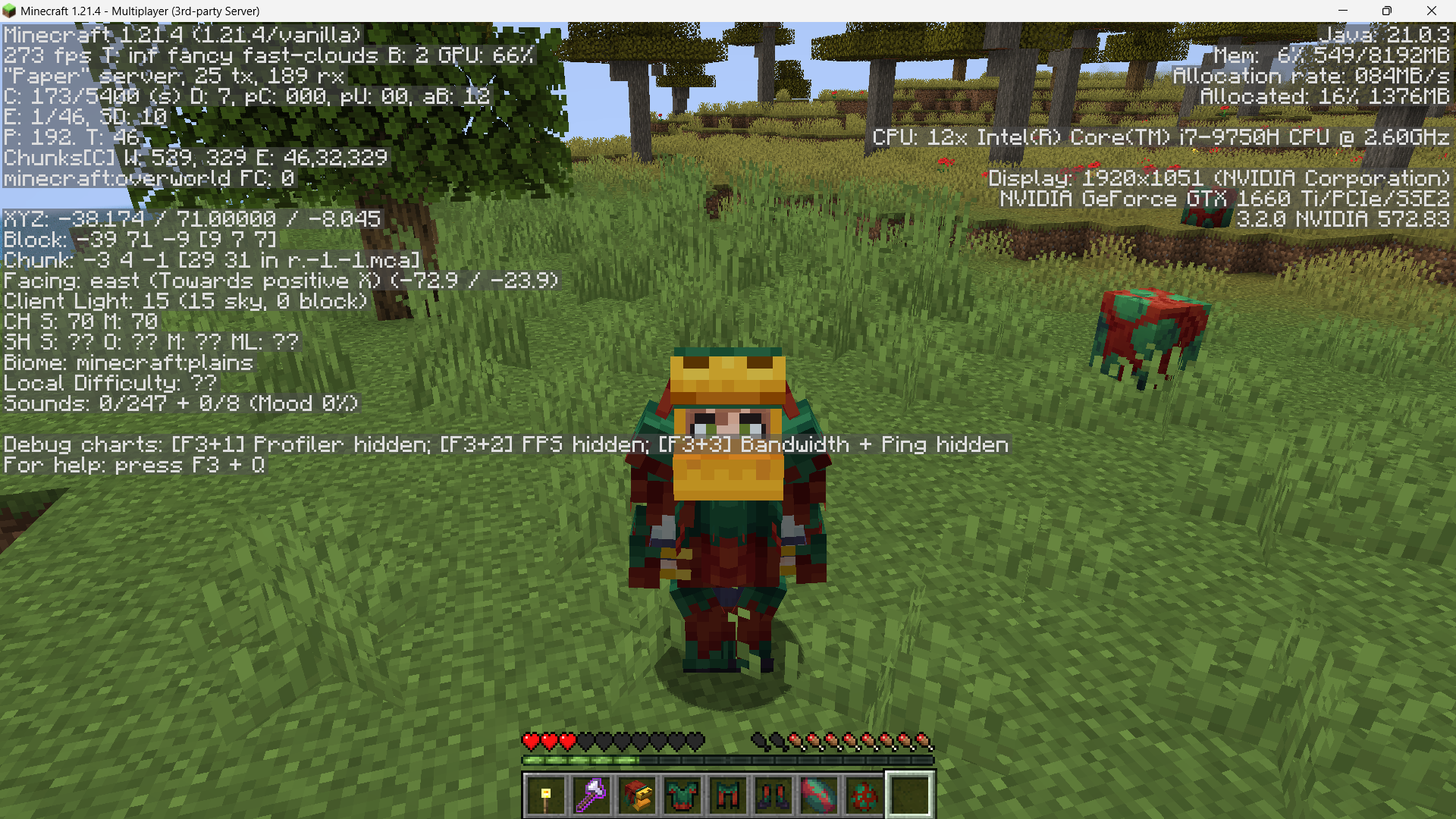Select the torch in hotbar slot one
This screenshot has width=1456, height=819.
click(546, 794)
